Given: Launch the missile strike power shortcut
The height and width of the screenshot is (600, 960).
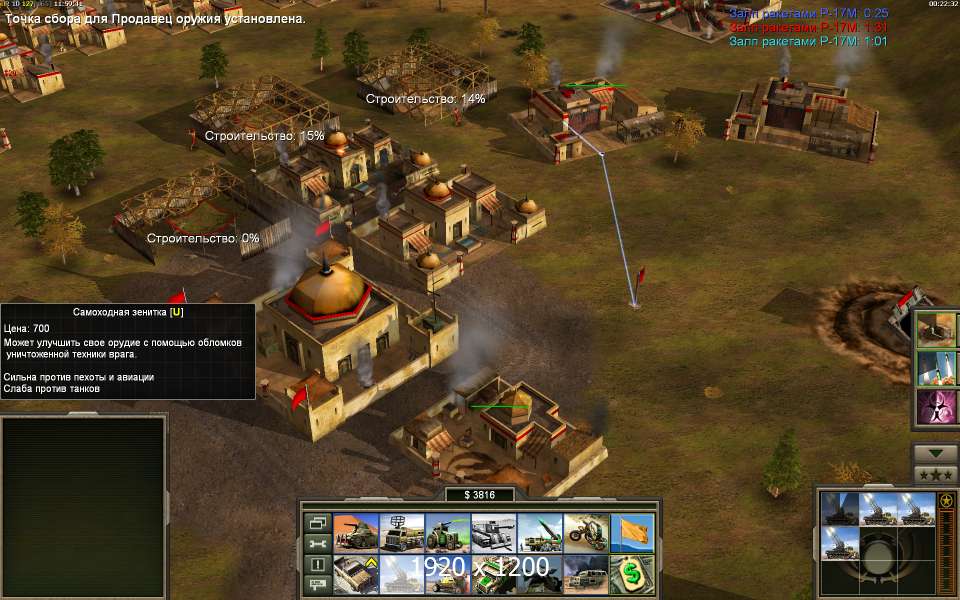Looking at the screenshot, I should tap(937, 368).
